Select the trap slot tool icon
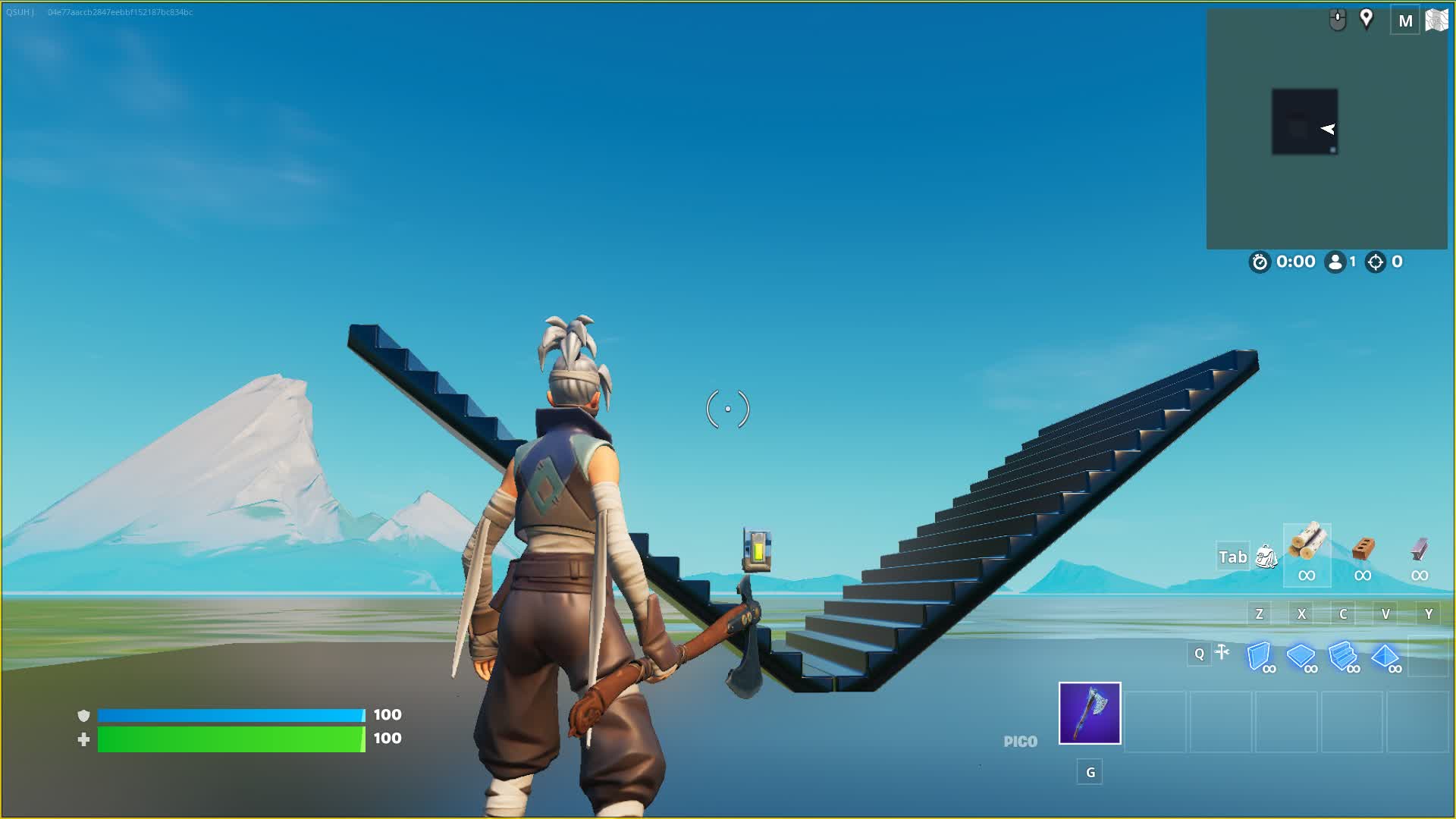This screenshot has width=1456, height=819. coord(1223,652)
